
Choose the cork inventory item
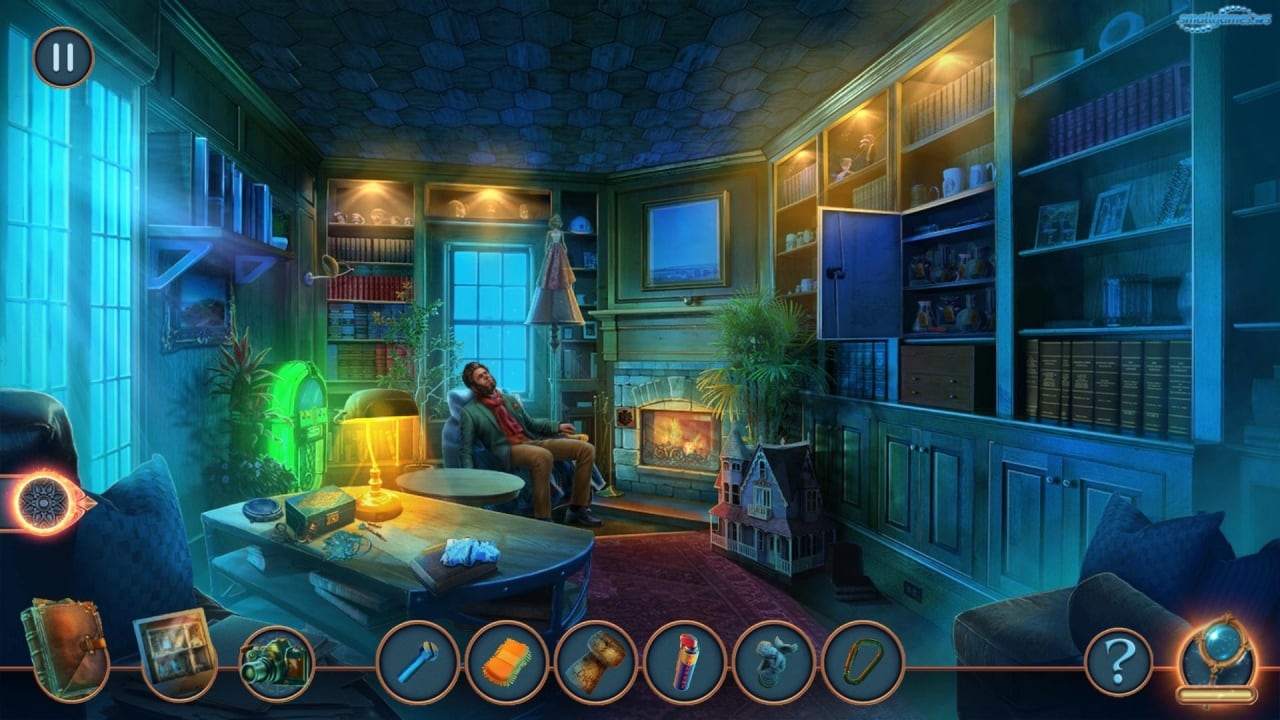click(596, 662)
